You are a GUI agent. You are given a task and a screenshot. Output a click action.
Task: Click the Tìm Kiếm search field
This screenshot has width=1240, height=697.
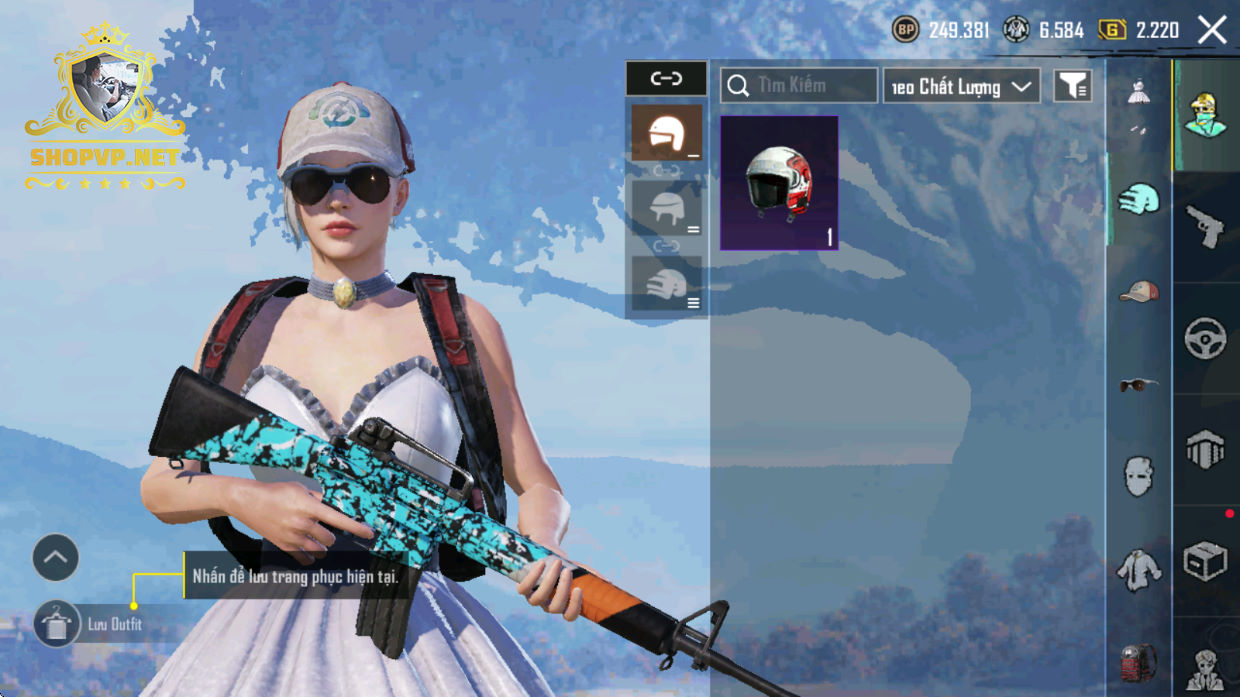[799, 86]
